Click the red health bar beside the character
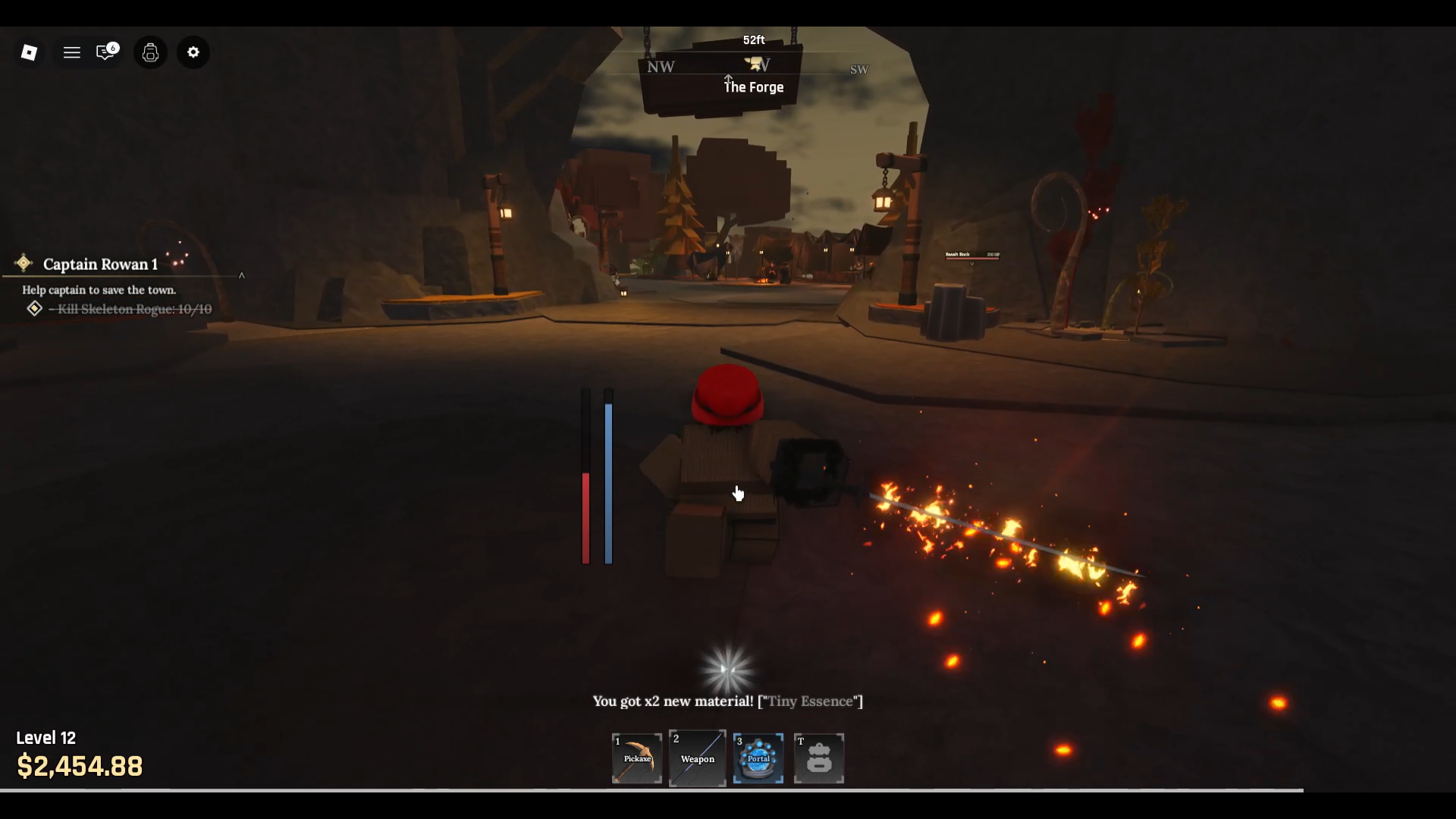The image size is (1456, 819). click(x=585, y=516)
